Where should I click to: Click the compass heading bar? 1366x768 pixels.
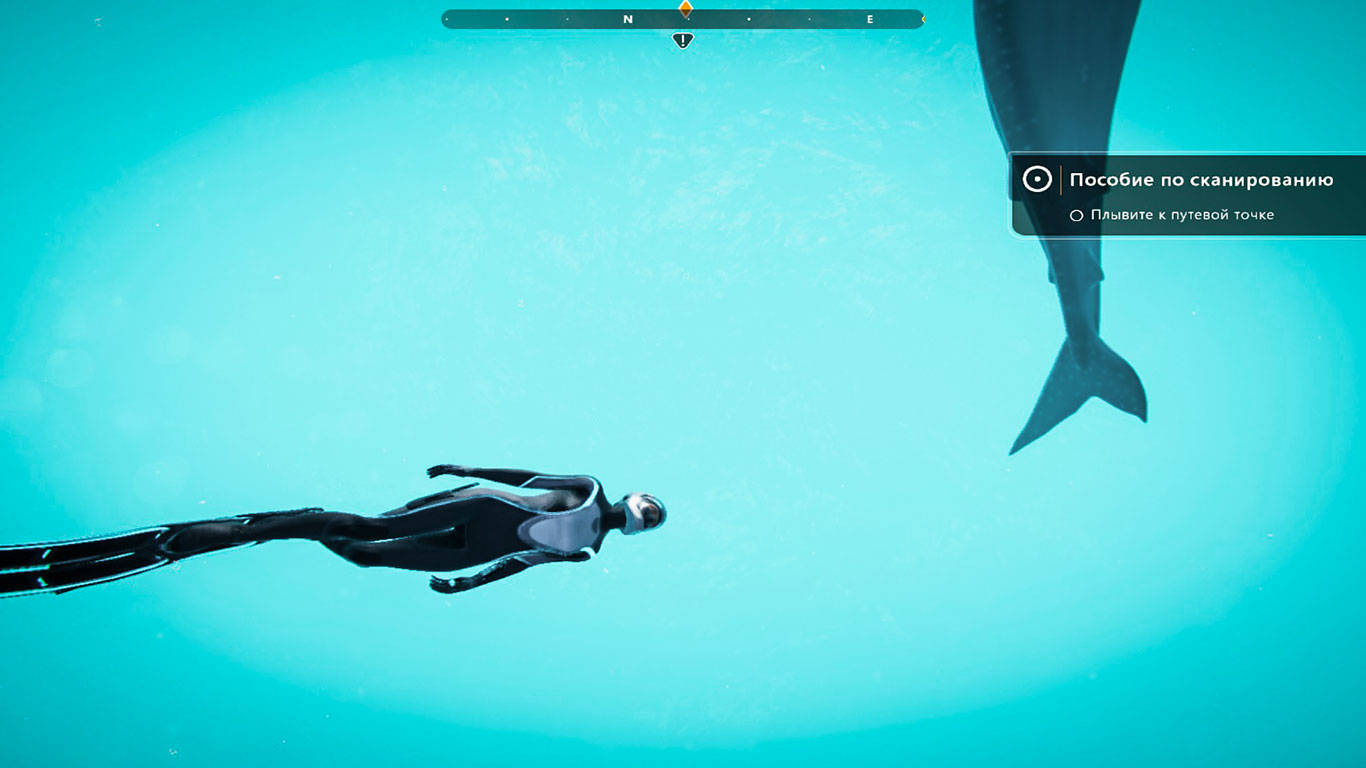click(x=560, y=20)
